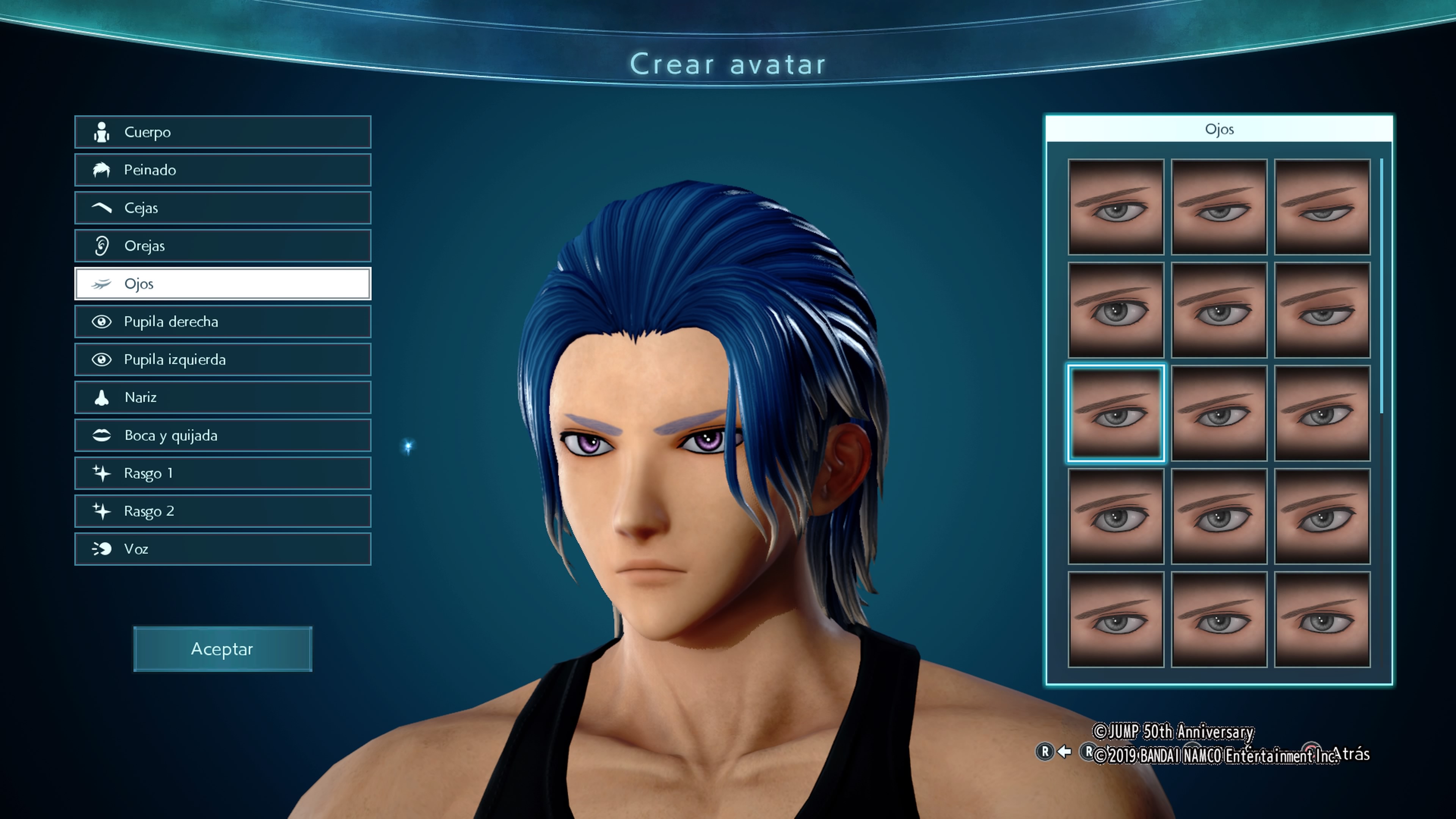The width and height of the screenshot is (1456, 819).
Task: Choose the bottom-right eye style thumbnail
Action: point(1322,620)
